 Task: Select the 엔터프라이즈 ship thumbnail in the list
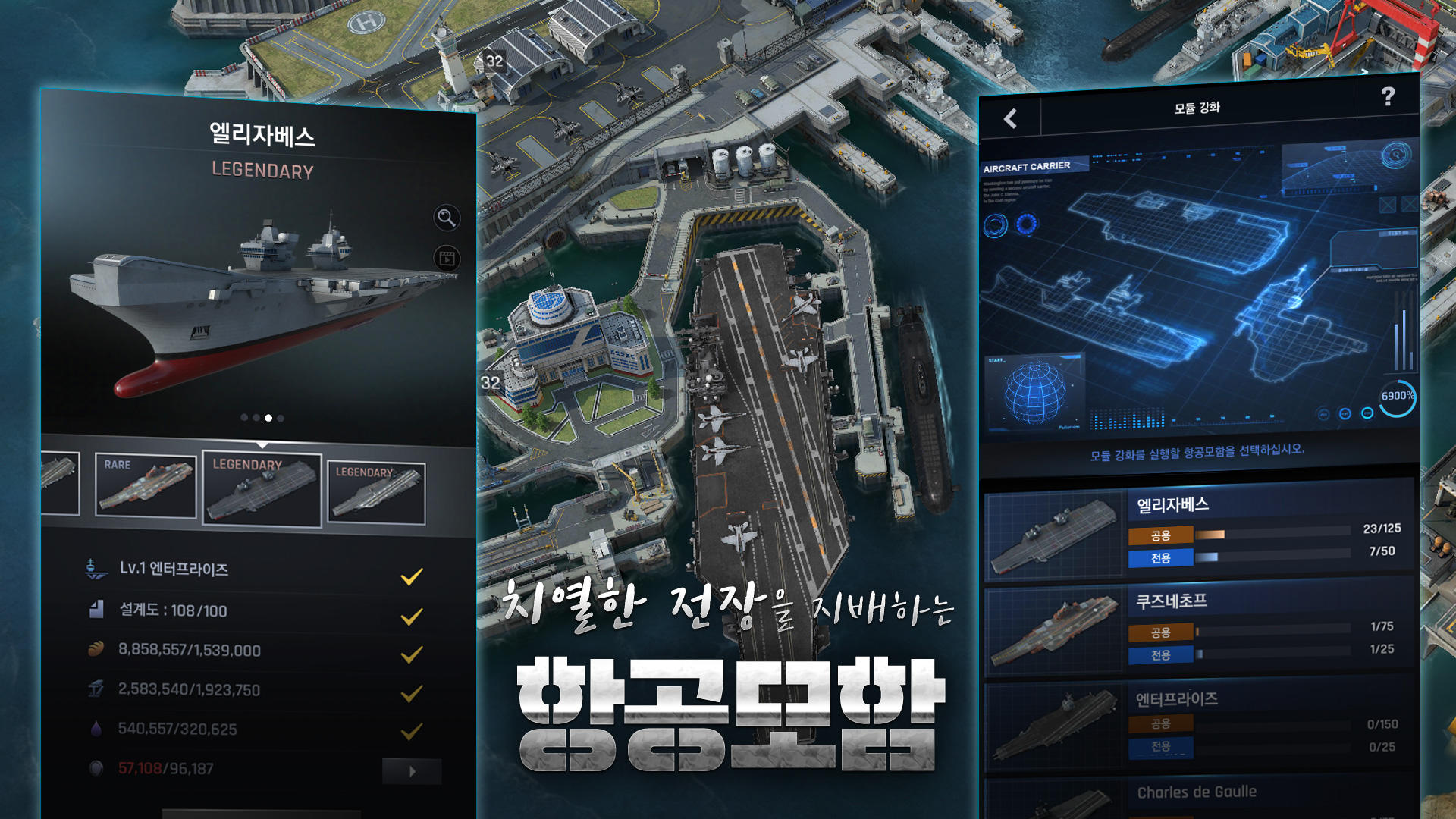point(1054,724)
